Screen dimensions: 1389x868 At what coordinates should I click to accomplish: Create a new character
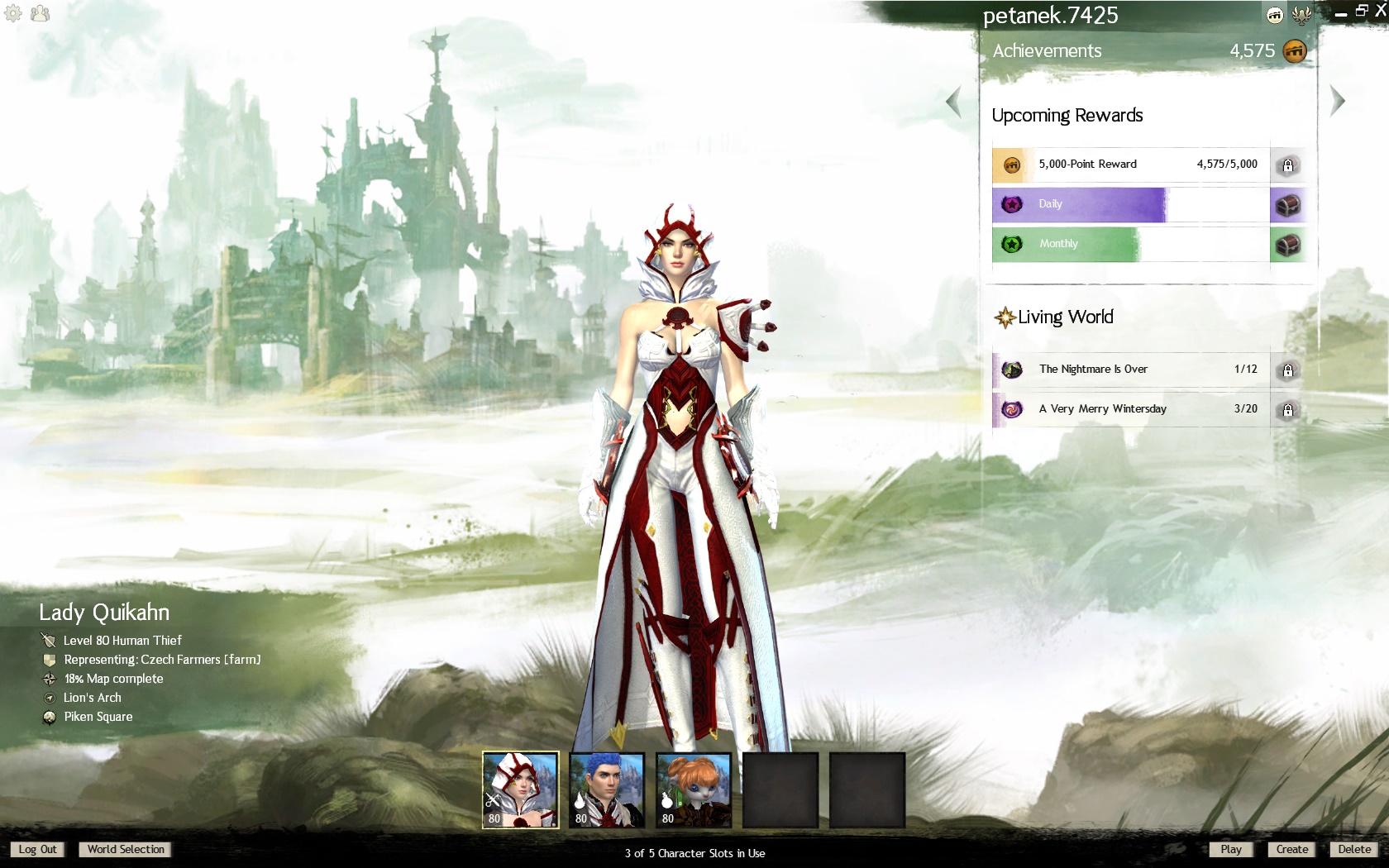click(x=1291, y=849)
